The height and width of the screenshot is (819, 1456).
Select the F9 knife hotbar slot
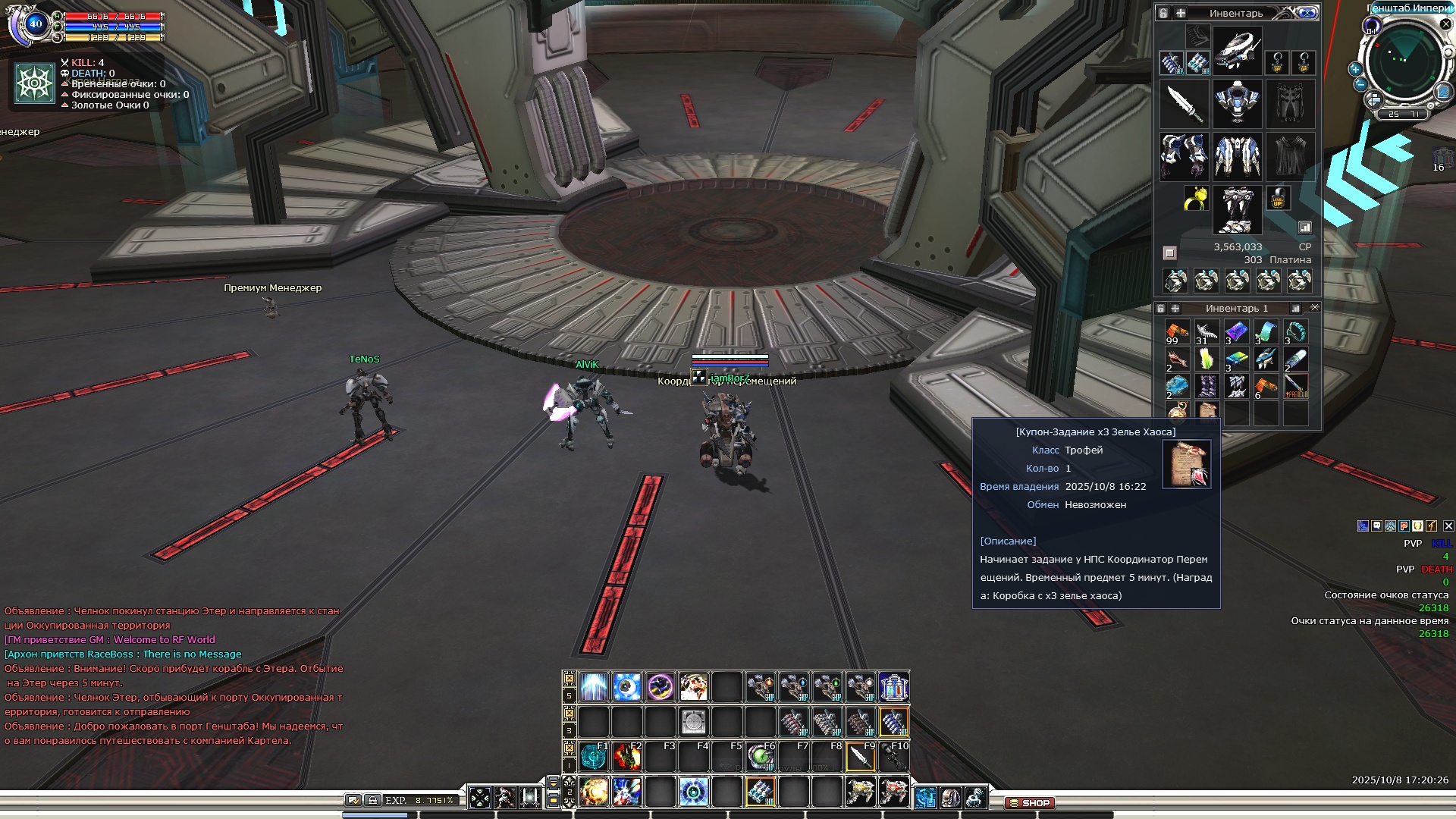tap(861, 756)
